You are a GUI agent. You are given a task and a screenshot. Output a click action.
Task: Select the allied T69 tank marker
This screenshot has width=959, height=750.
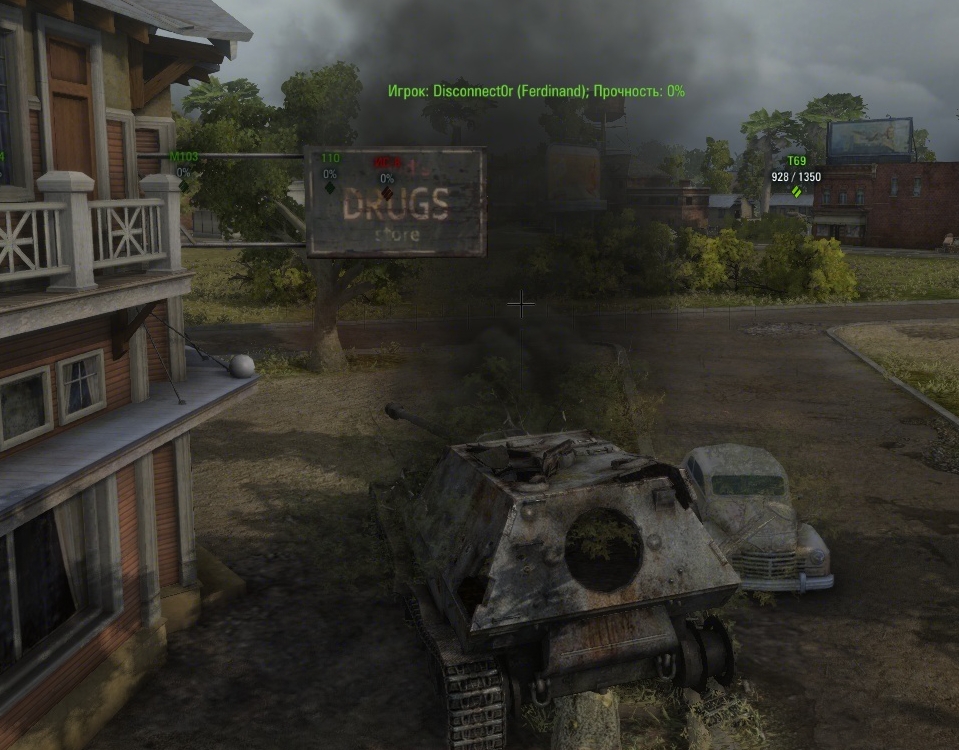tap(796, 190)
